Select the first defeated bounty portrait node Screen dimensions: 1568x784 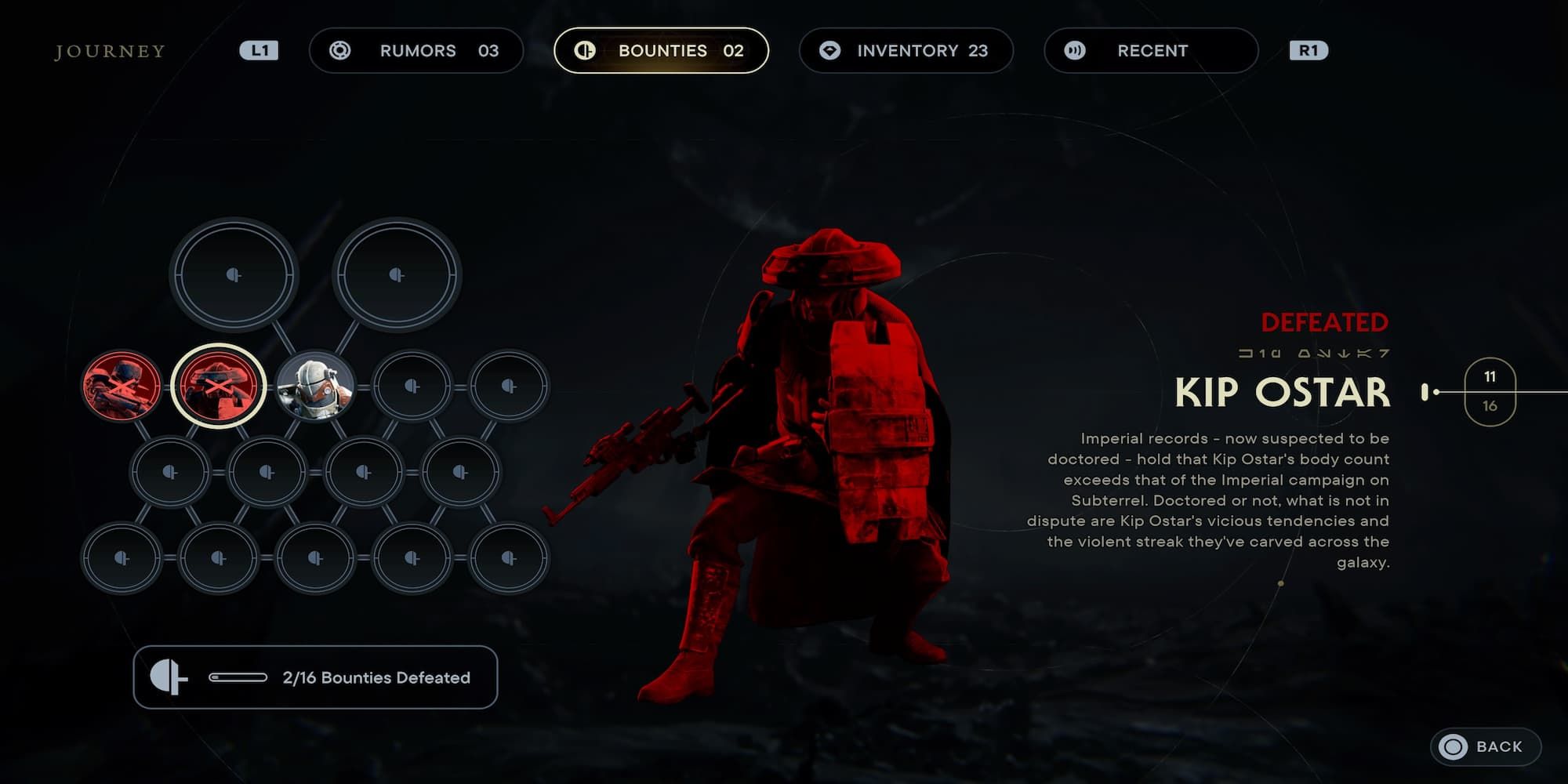(x=120, y=384)
